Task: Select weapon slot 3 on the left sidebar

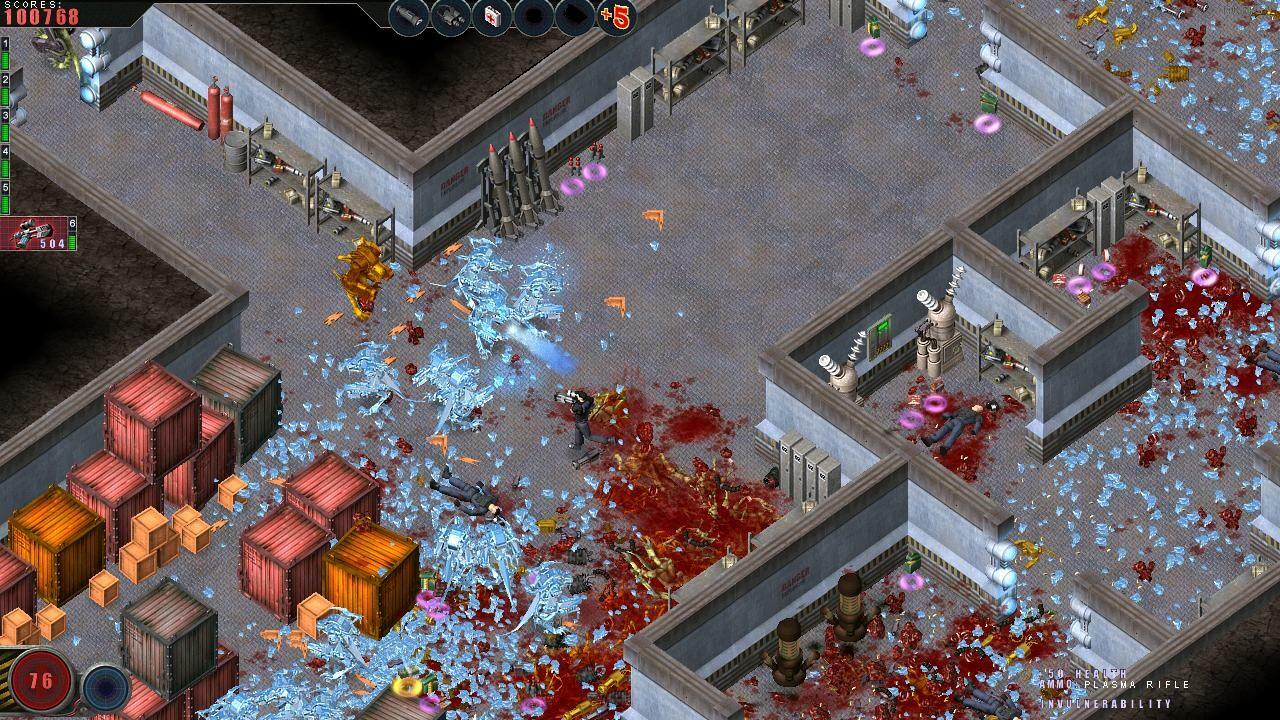Action: [x=5, y=115]
